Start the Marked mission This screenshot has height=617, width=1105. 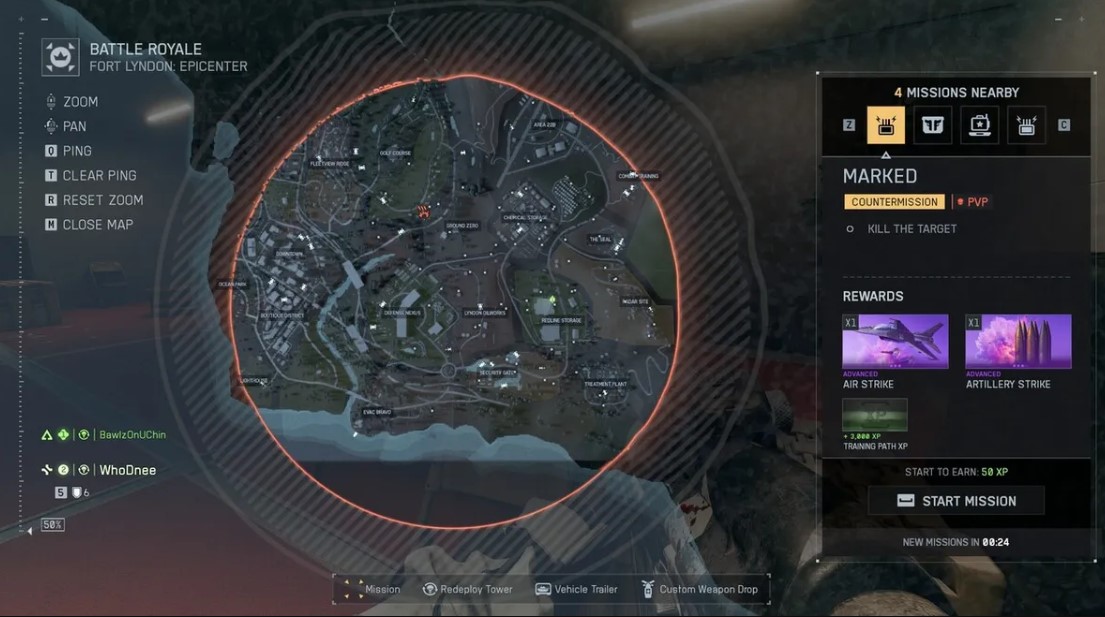pyautogui.click(x=956, y=501)
